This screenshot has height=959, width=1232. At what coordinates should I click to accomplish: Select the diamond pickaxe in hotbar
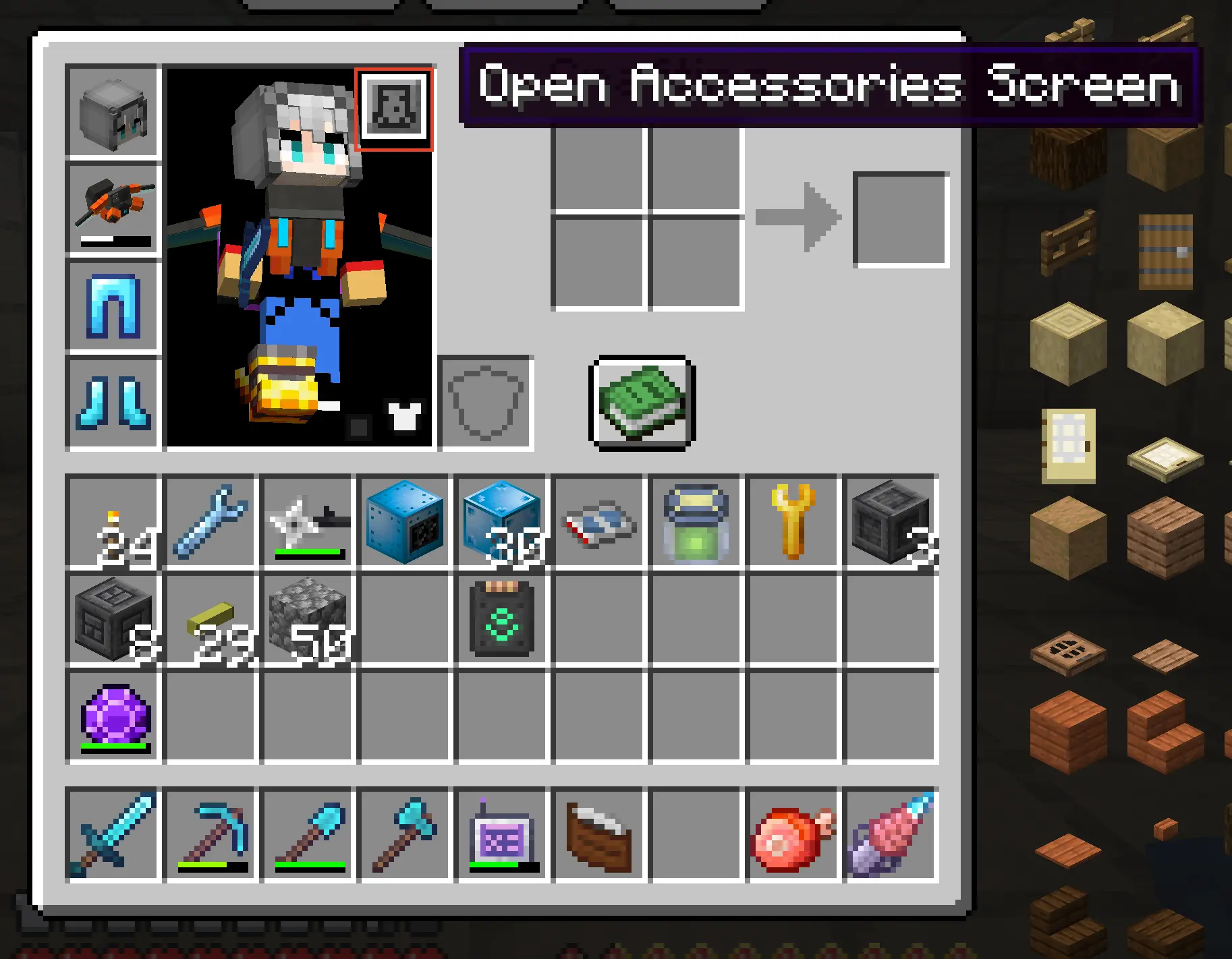(211, 834)
